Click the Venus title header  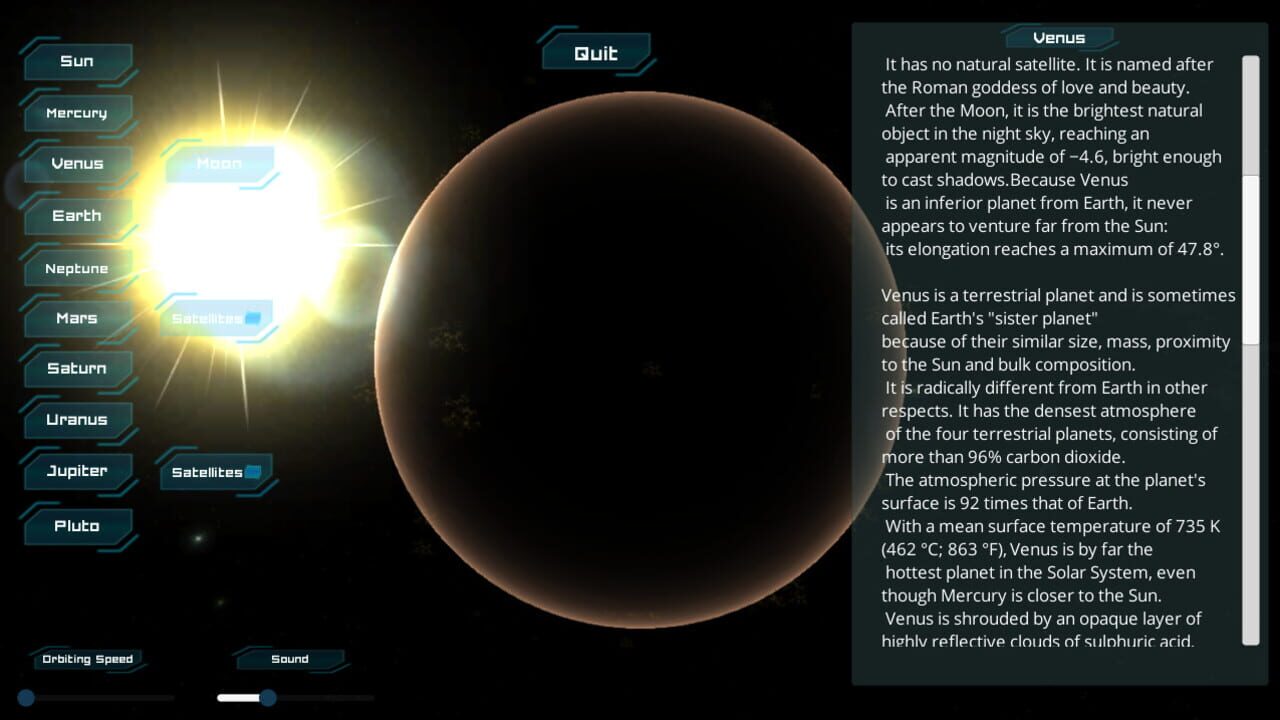point(1058,37)
